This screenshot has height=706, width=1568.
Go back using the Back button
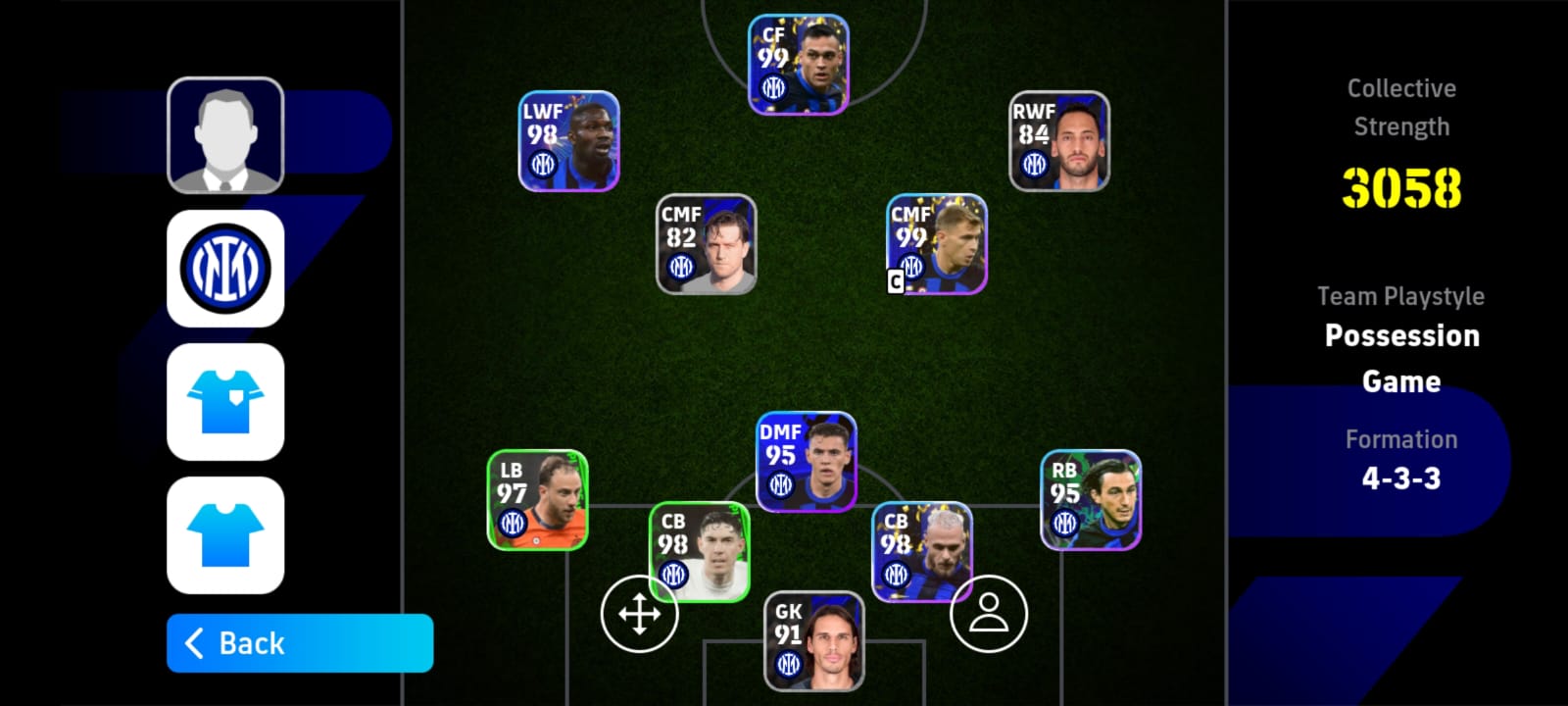click(x=299, y=643)
